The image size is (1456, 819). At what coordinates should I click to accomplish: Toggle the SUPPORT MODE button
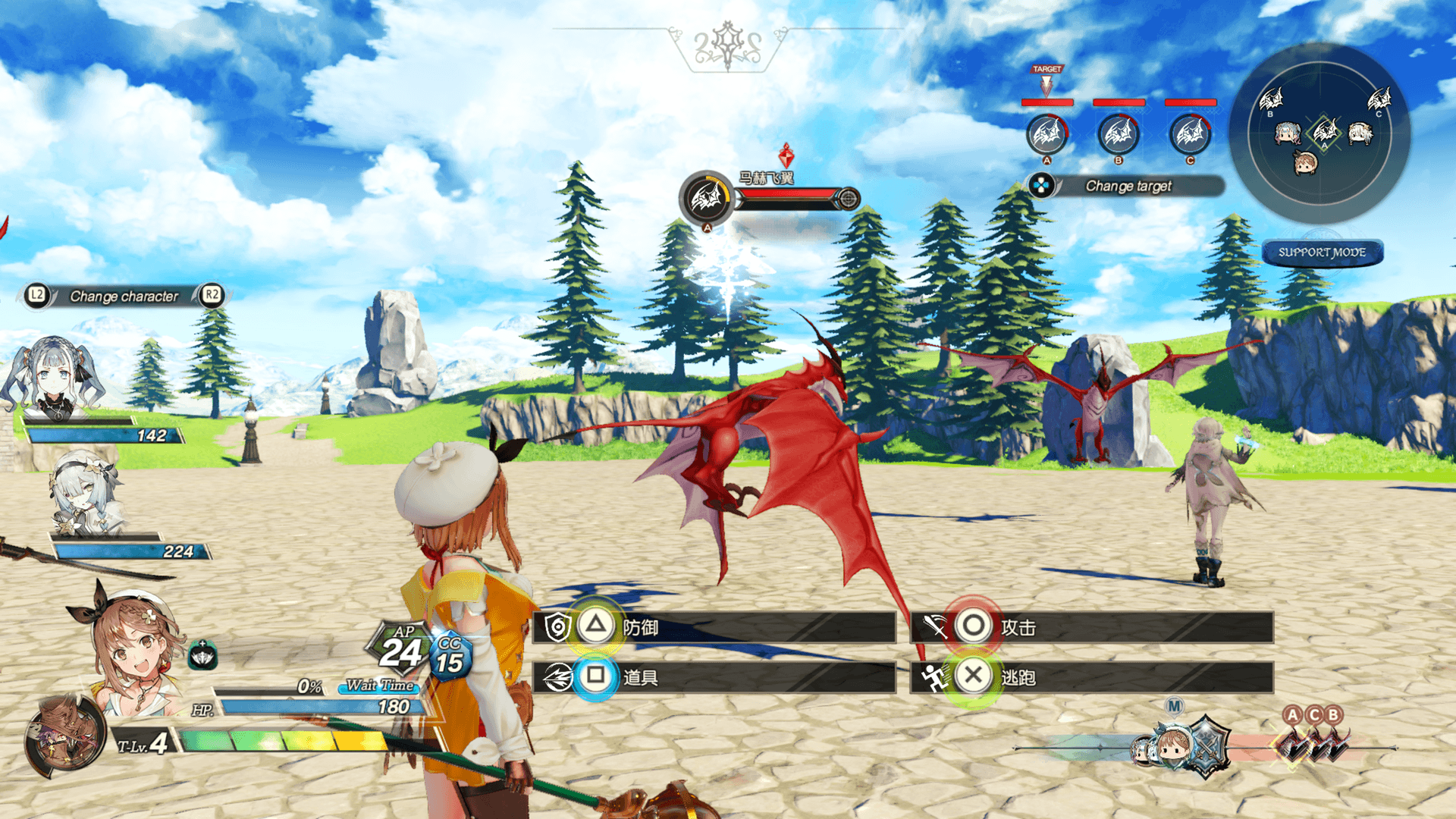(x=1322, y=253)
